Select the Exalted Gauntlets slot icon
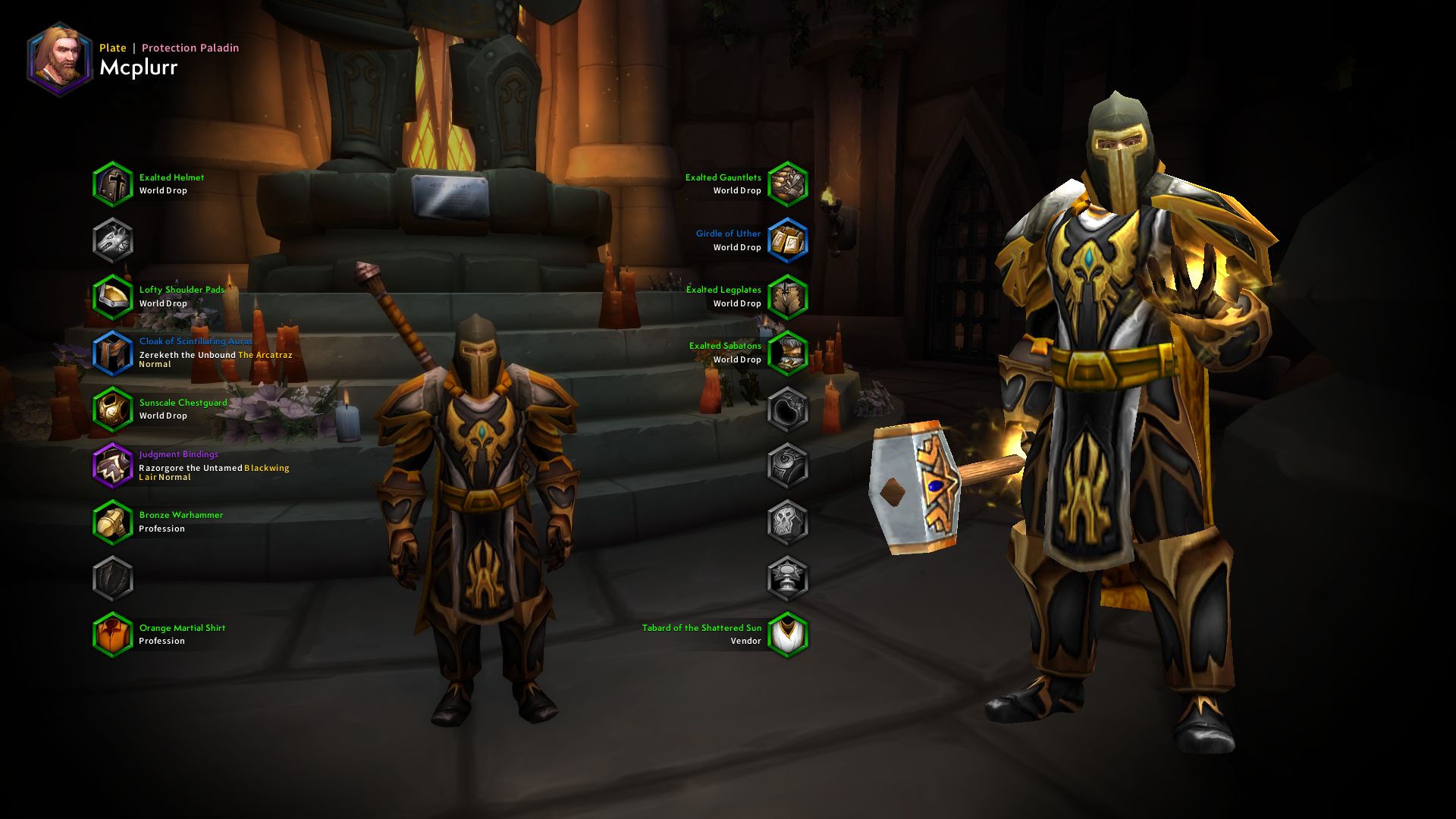The width and height of the screenshot is (1456, 819). pos(789,184)
